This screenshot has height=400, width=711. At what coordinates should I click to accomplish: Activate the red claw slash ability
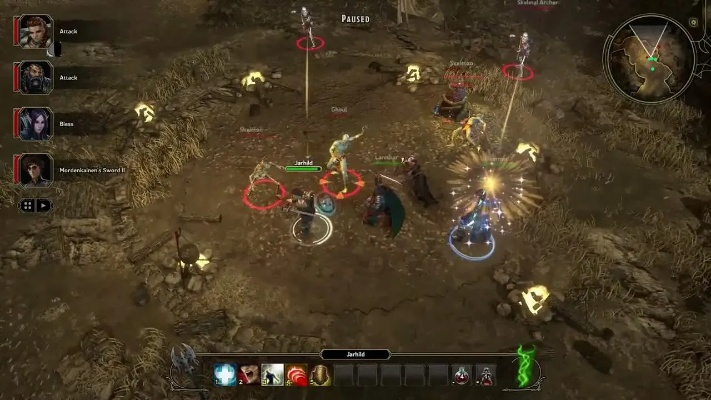pyautogui.click(x=297, y=375)
